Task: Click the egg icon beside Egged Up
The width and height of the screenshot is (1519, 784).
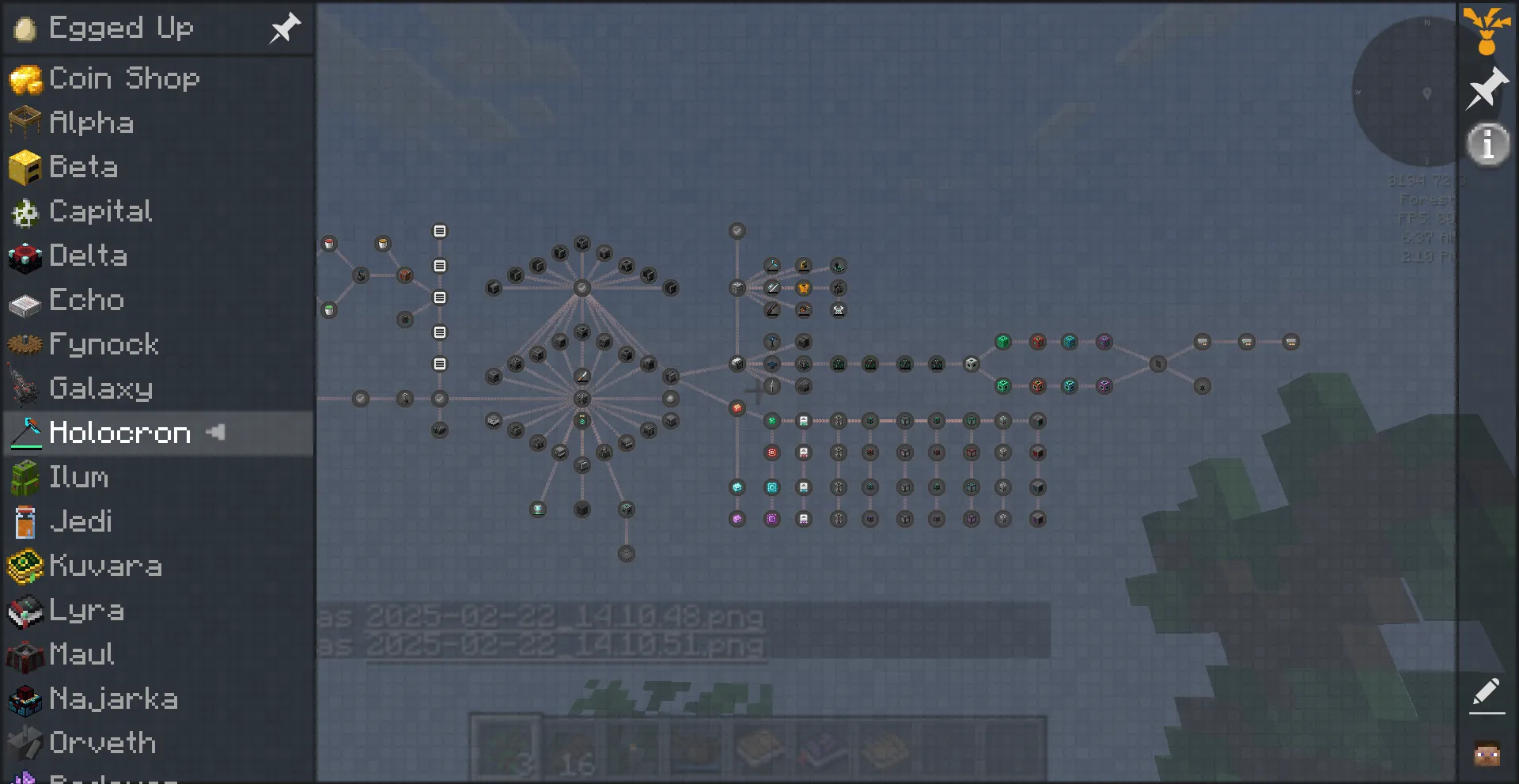Action: click(26, 28)
